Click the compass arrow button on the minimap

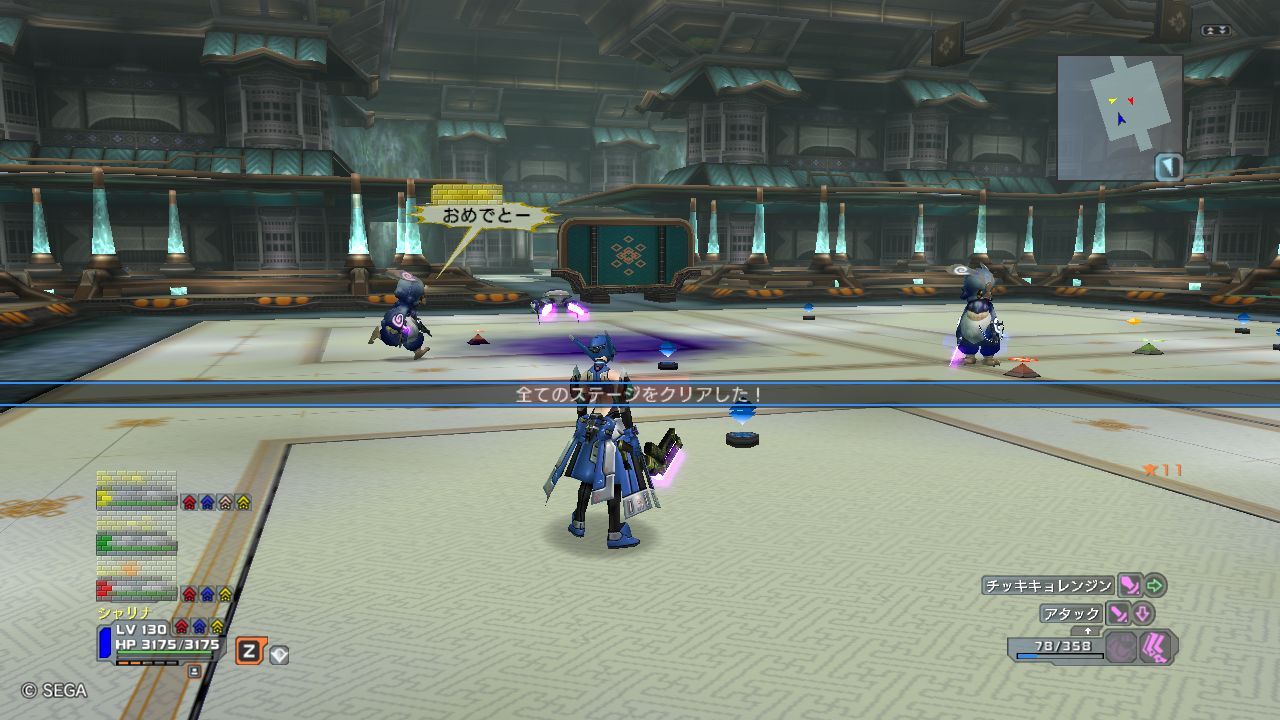click(x=1168, y=167)
